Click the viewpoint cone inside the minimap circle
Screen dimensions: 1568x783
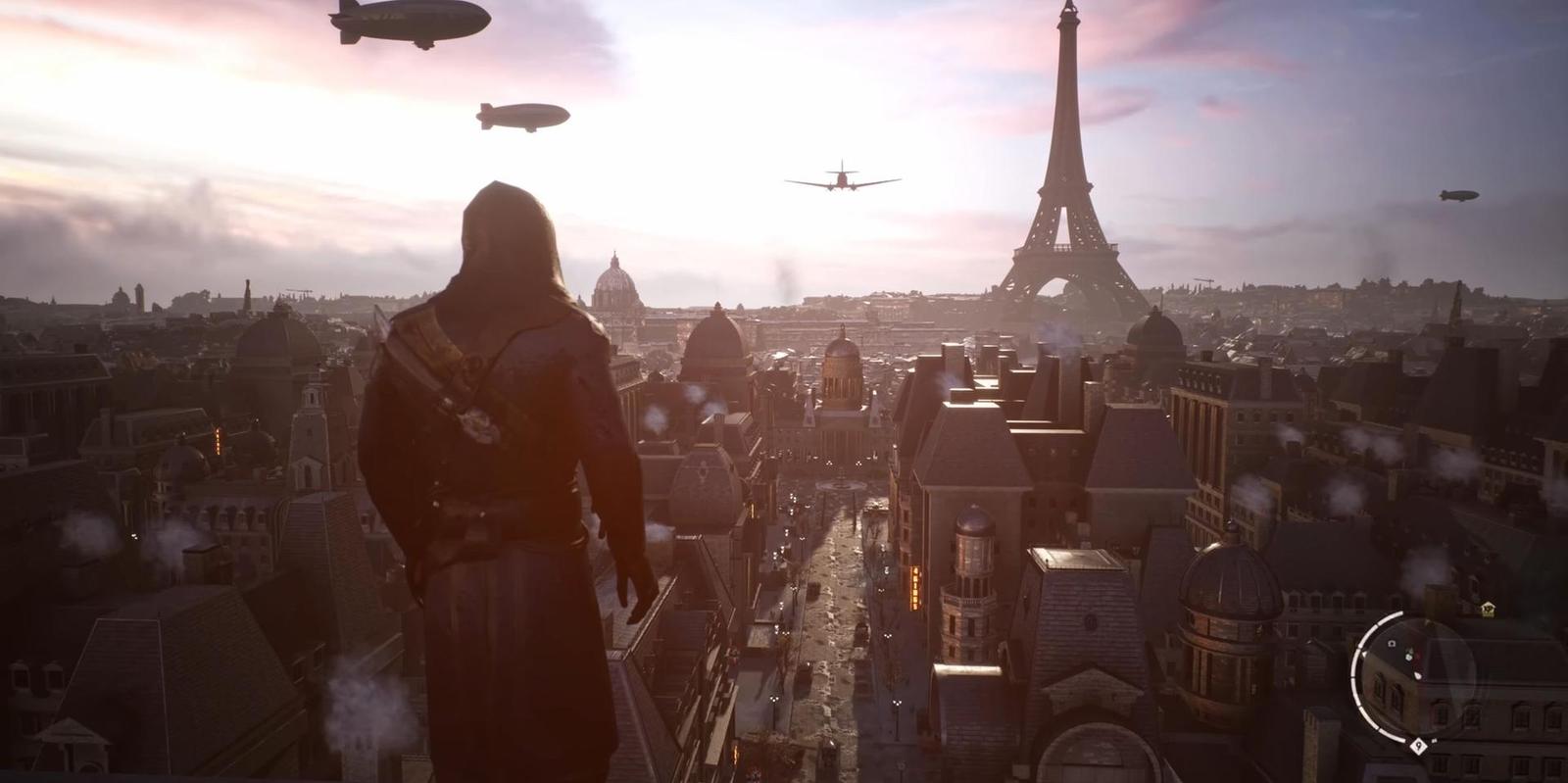click(x=1418, y=678)
